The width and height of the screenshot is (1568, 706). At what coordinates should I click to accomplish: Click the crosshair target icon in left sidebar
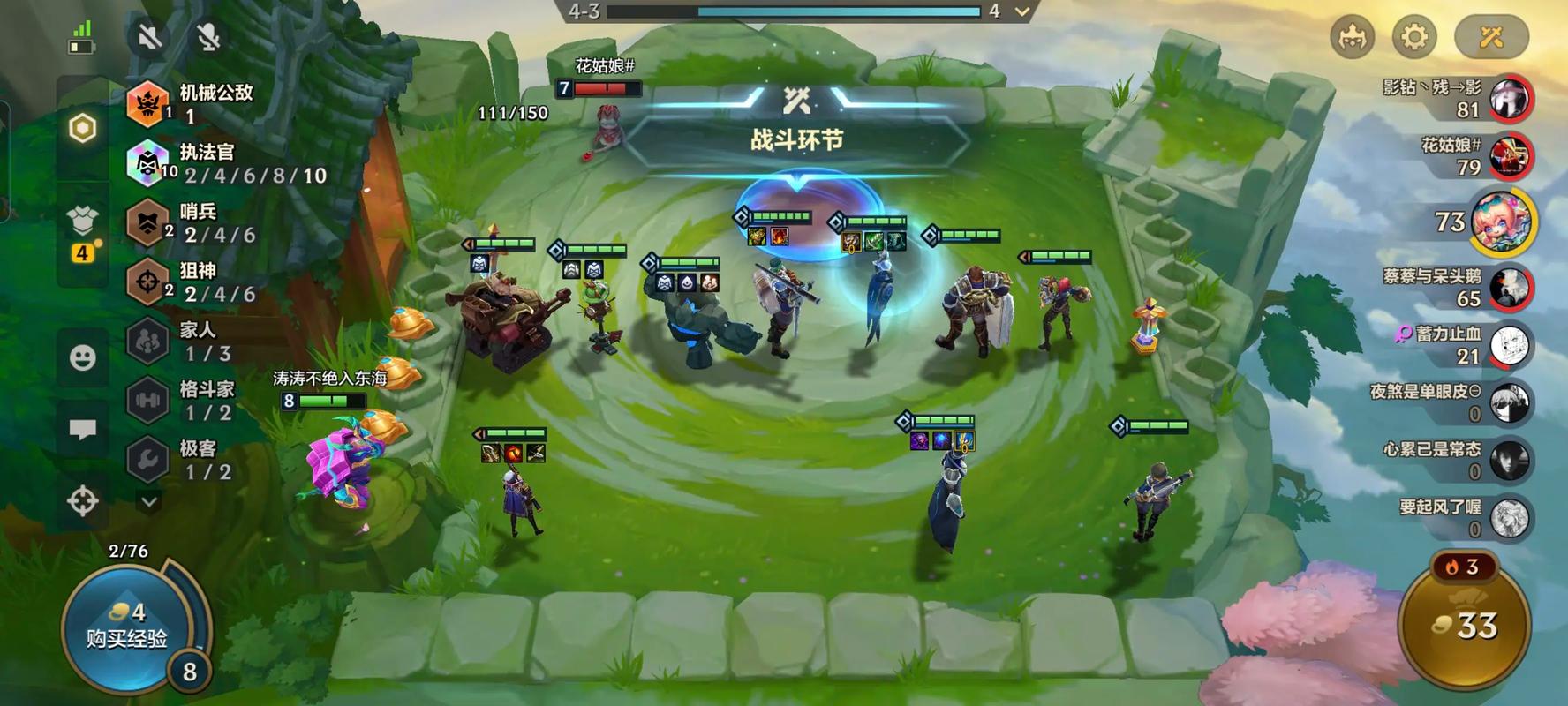pyautogui.click(x=83, y=500)
